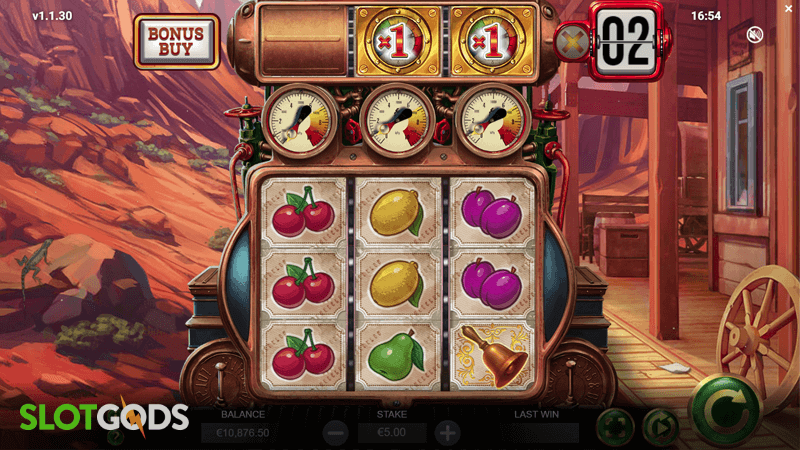Screen dimensions: 800x450
Task: Decrease the stake with the minus button
Action: pos(336,433)
